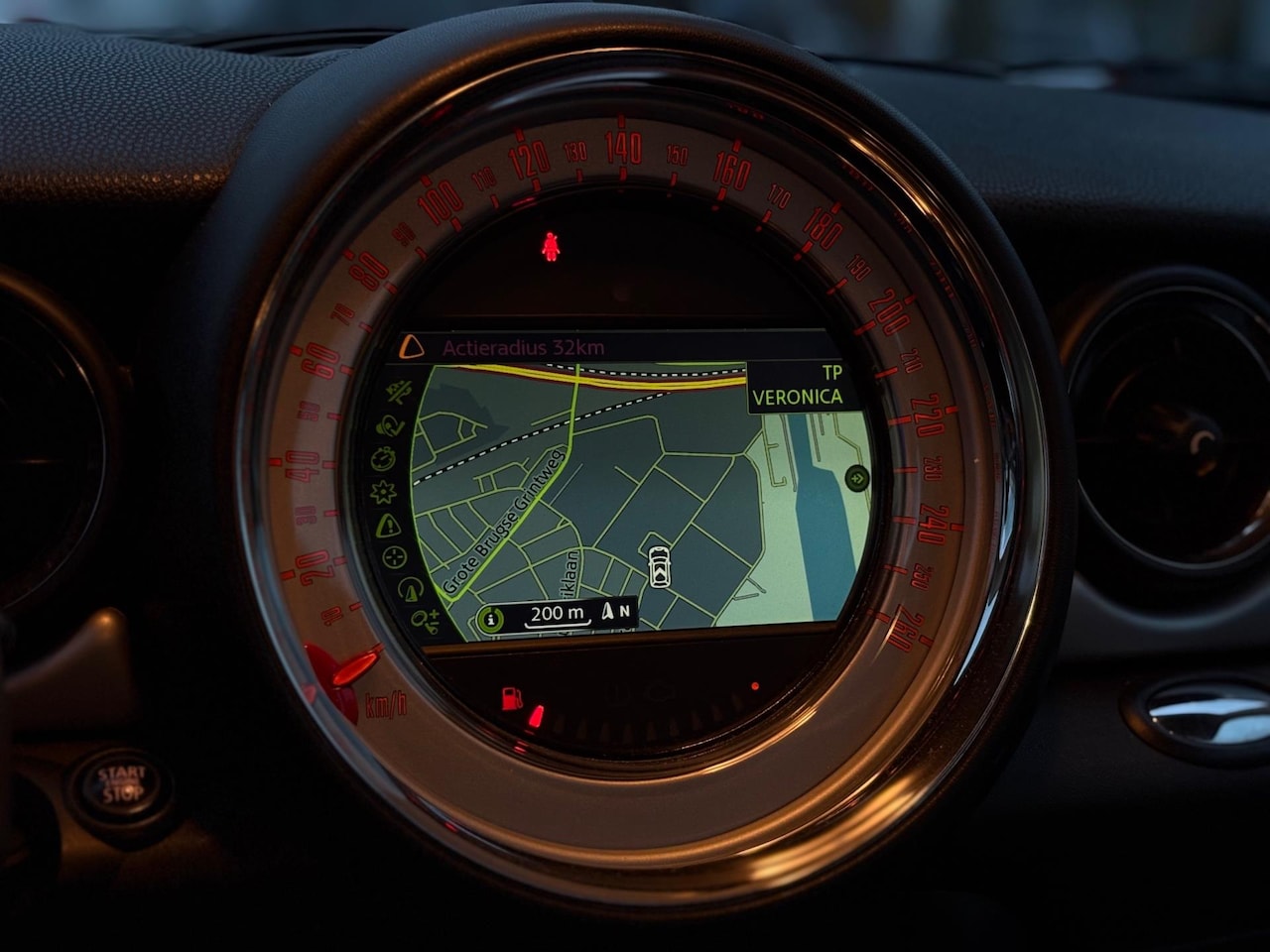This screenshot has height=952, width=1270.
Task: Select the Actieradius 32km status bar
Action: (523, 348)
